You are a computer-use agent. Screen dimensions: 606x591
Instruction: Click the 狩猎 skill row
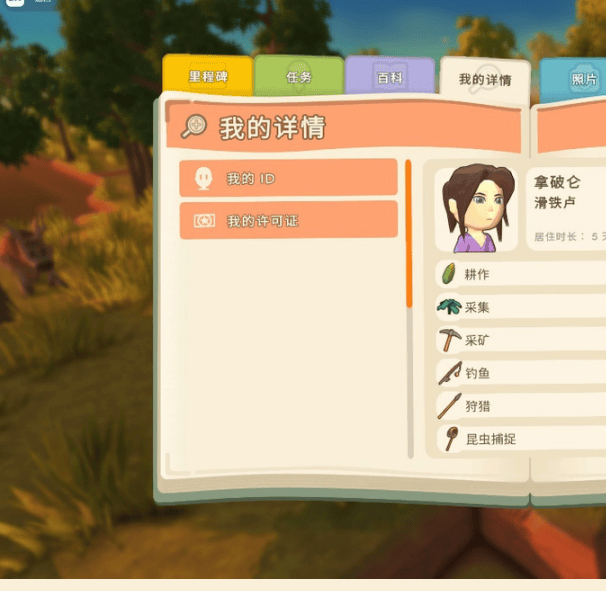(x=520, y=406)
